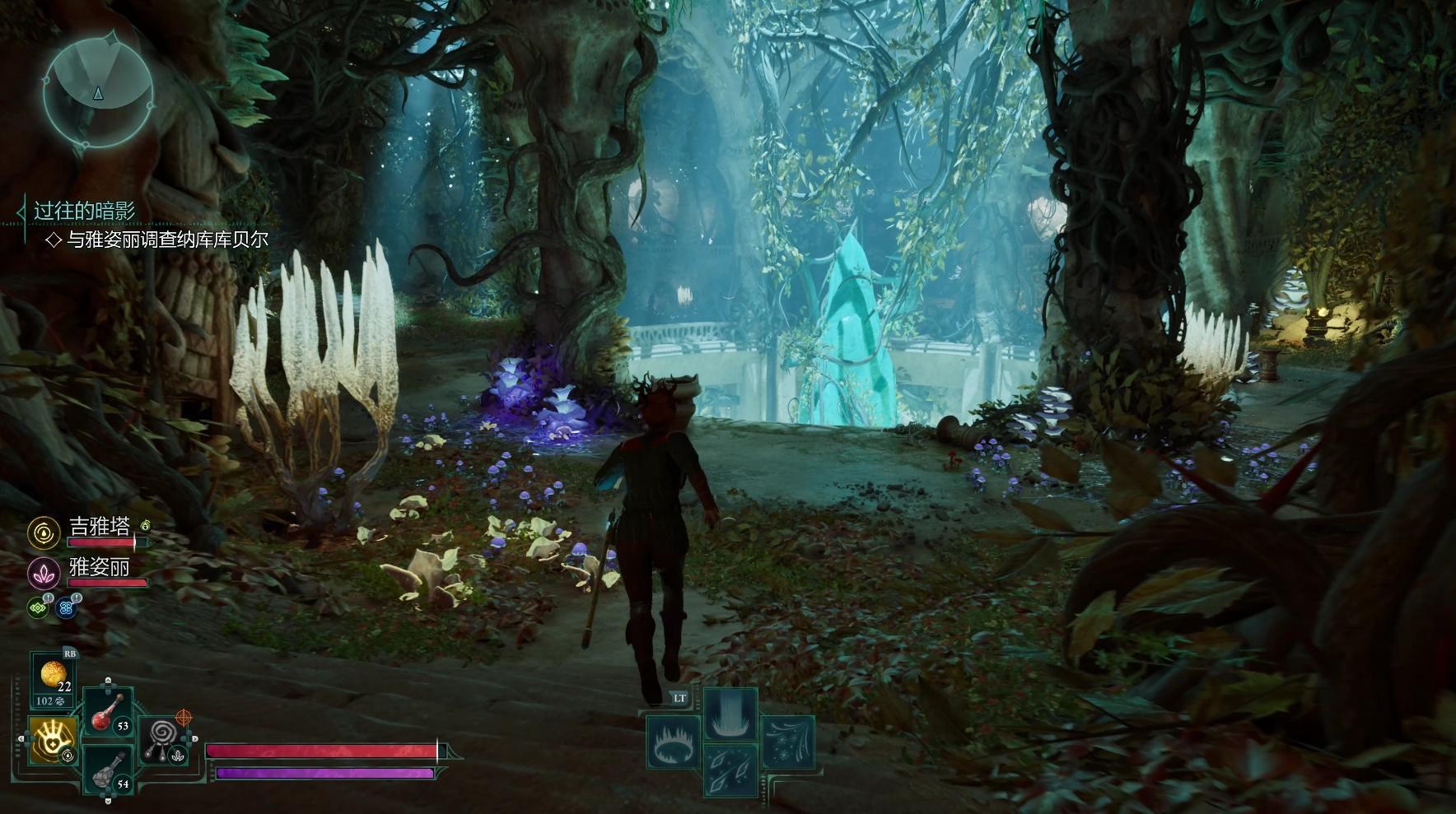Cast the snowy blizzard wind spell

788,742
